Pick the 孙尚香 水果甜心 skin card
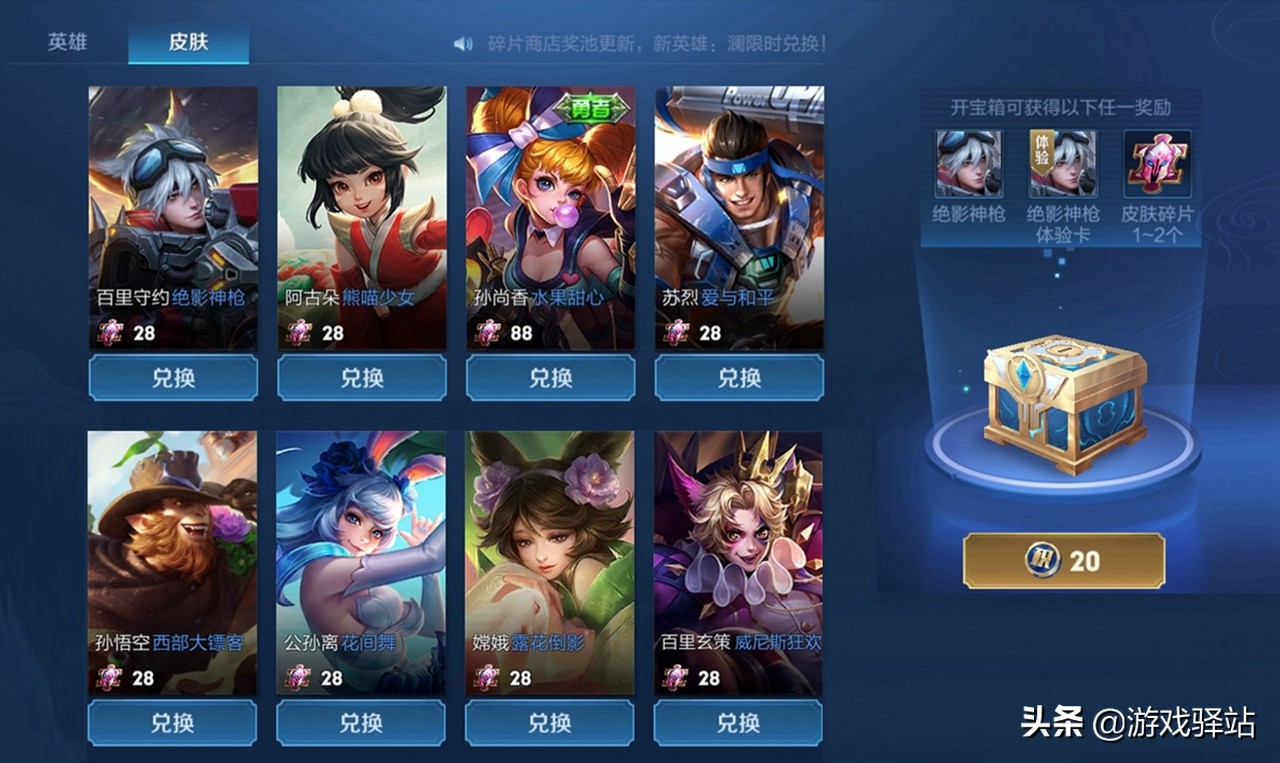This screenshot has width=1280, height=763. click(x=550, y=217)
